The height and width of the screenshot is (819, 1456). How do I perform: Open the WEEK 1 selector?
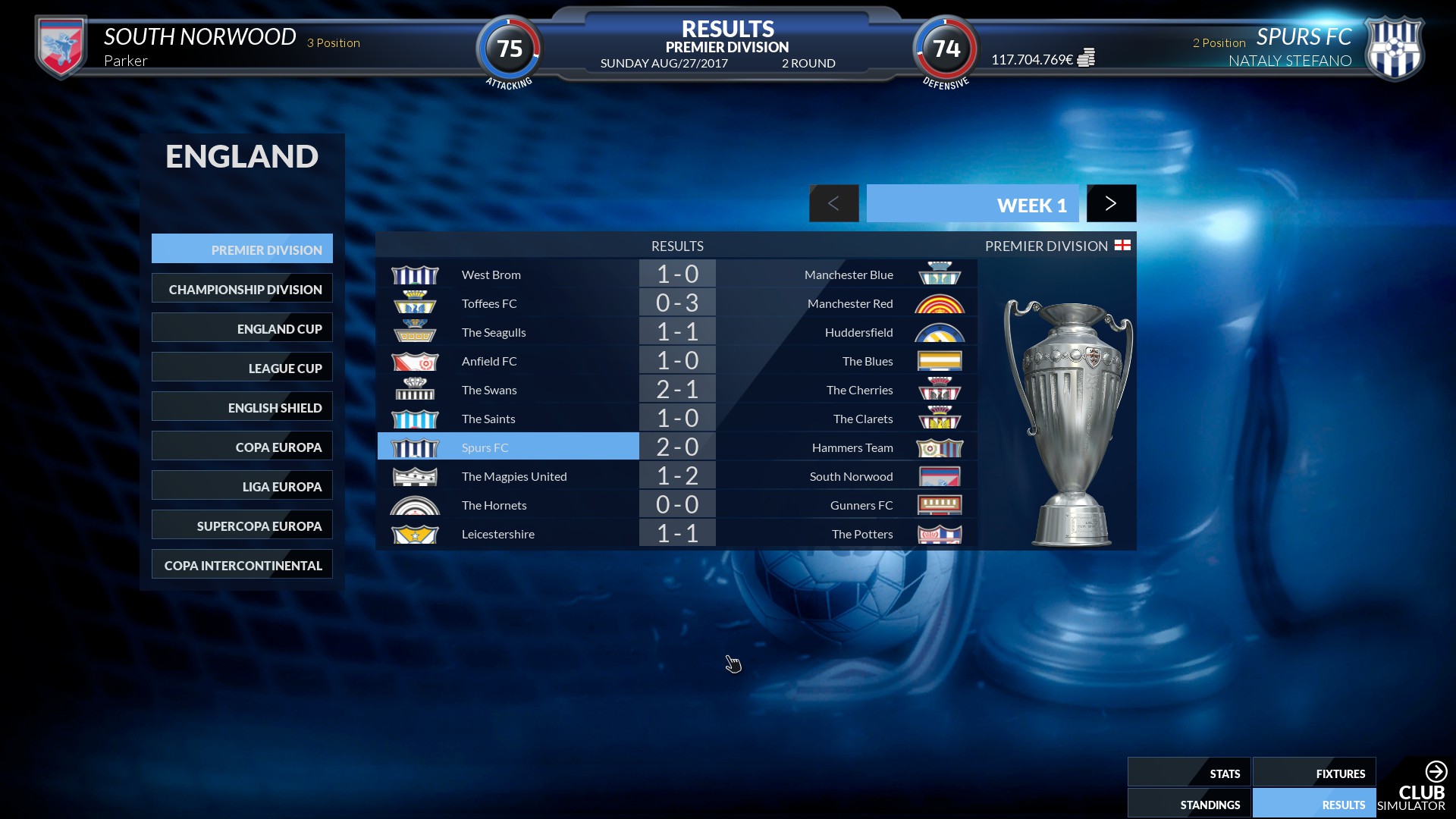(x=973, y=204)
